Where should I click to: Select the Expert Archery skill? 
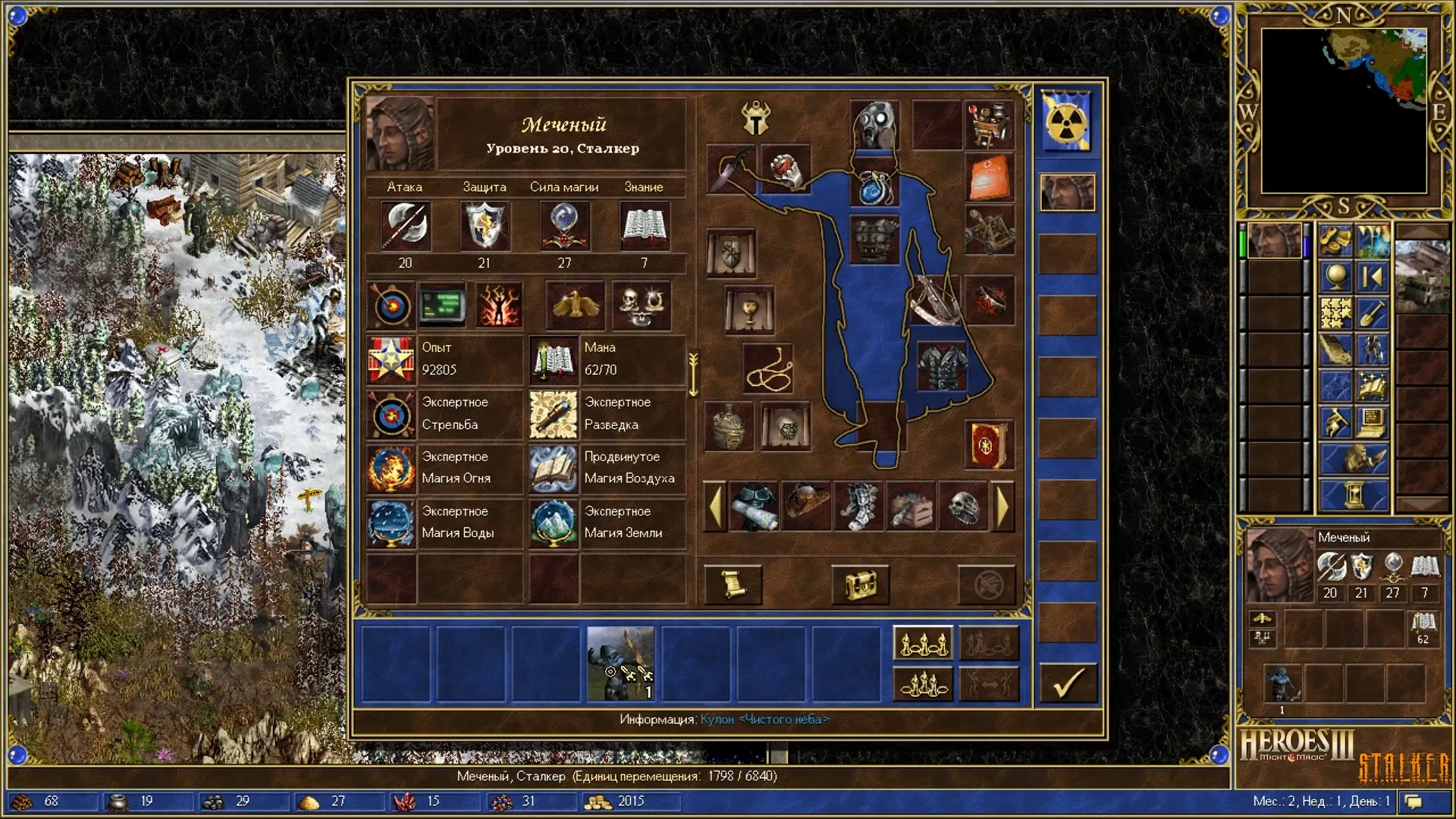391,414
